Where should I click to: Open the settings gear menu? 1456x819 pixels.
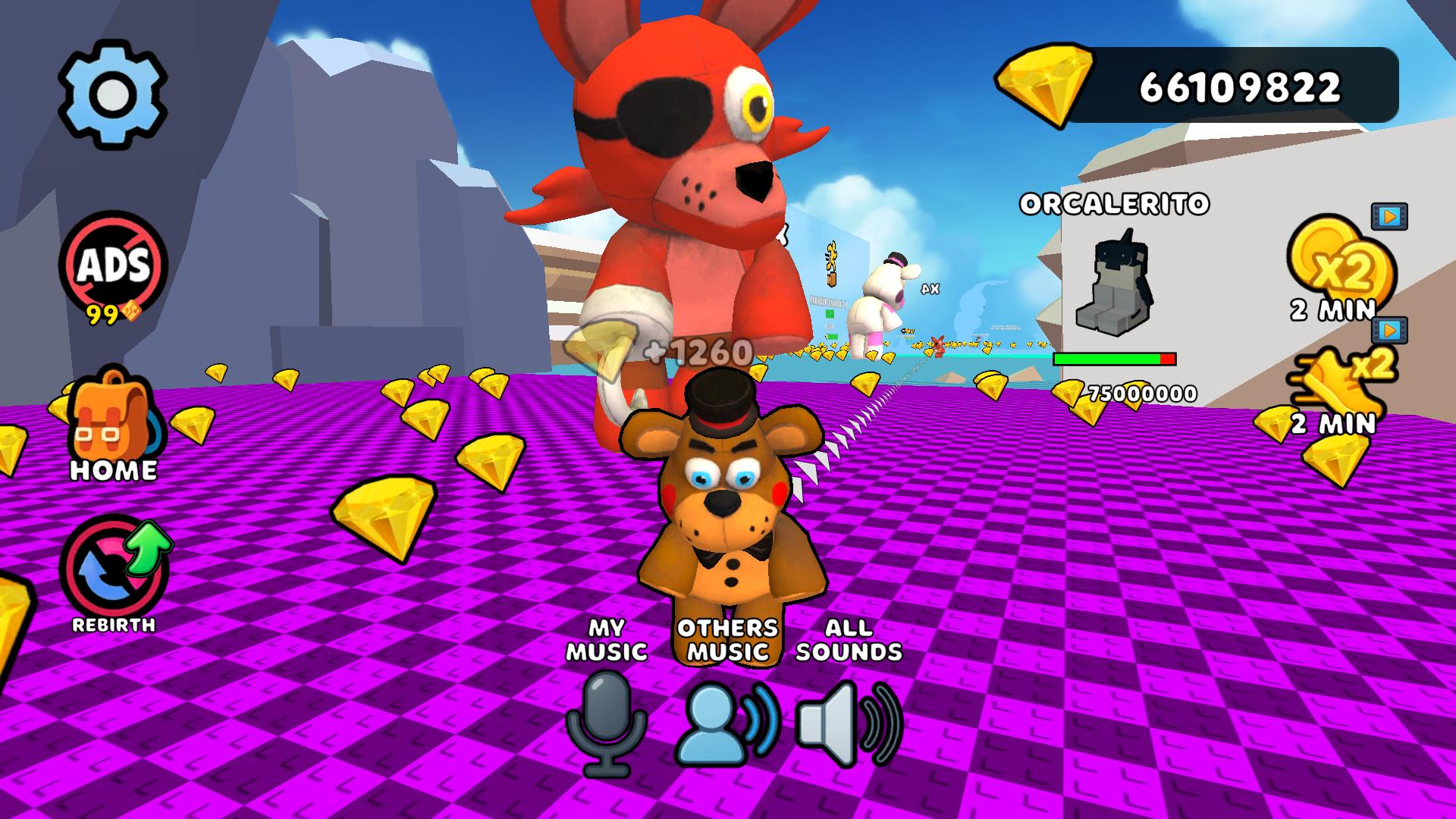click(x=112, y=93)
